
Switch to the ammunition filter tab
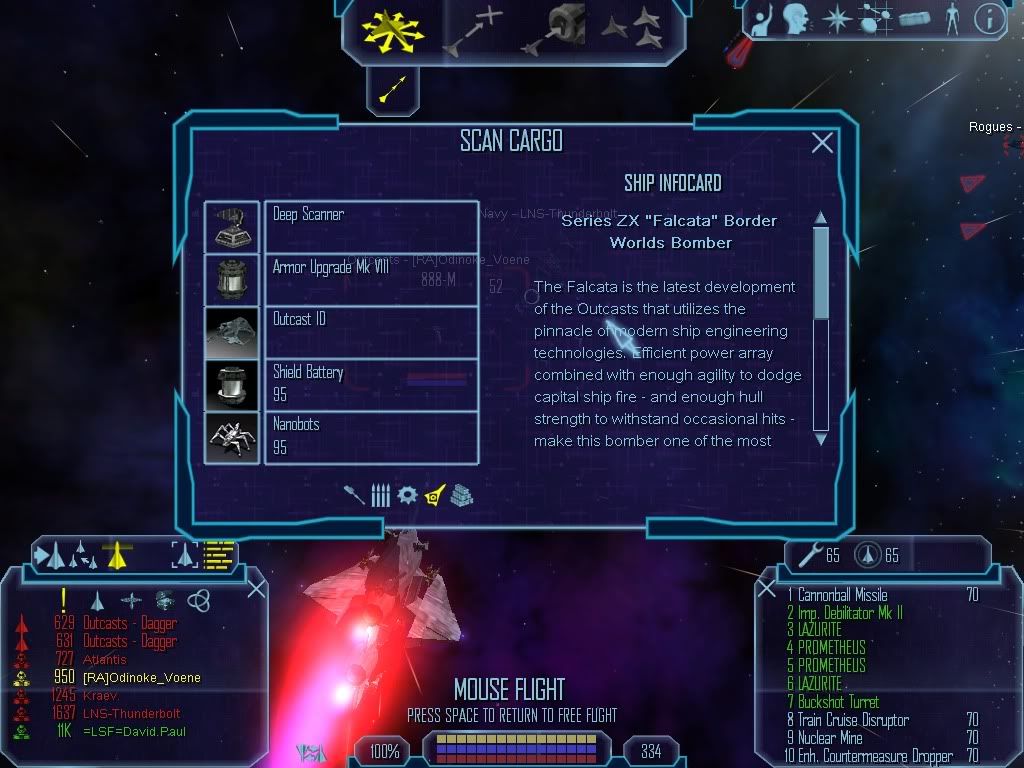tap(381, 495)
